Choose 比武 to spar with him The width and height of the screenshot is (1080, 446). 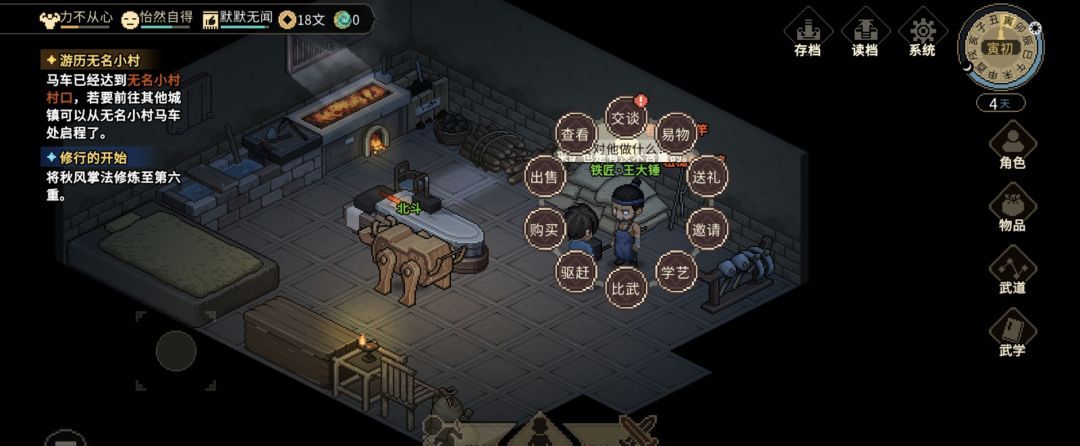pyautogui.click(x=626, y=287)
